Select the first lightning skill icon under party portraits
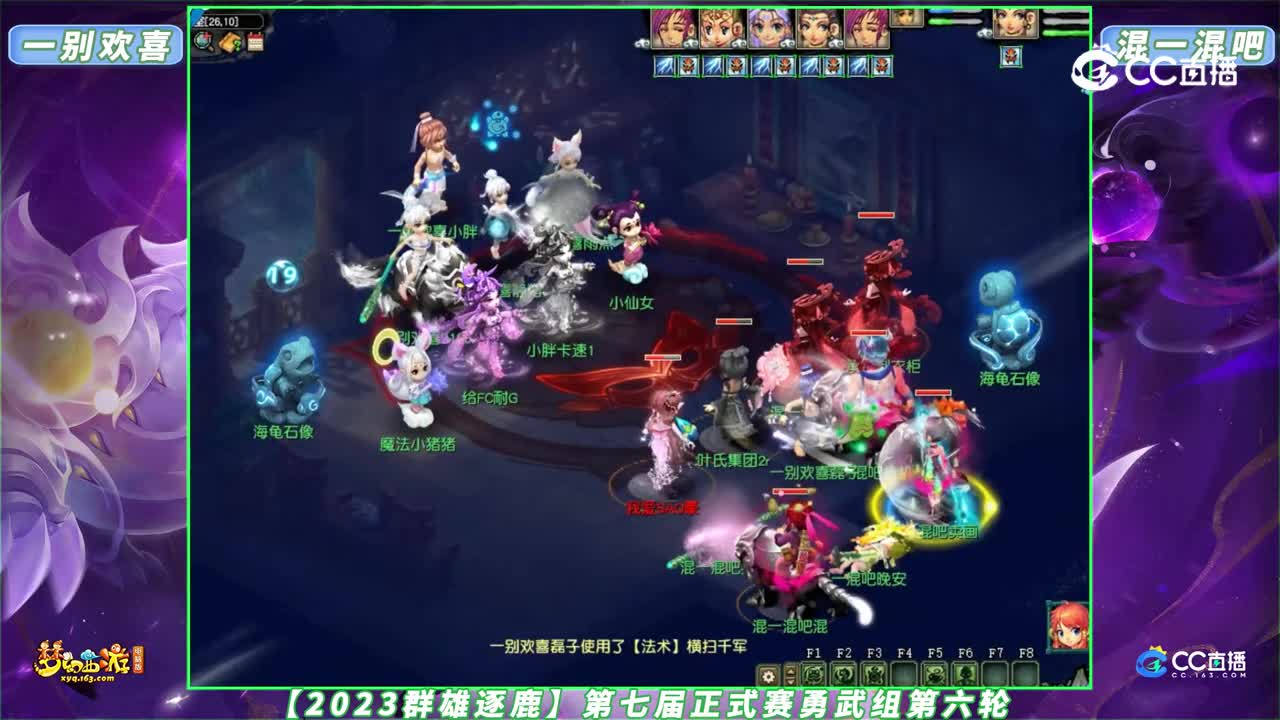Image resolution: width=1280 pixels, height=720 pixels. [663, 67]
